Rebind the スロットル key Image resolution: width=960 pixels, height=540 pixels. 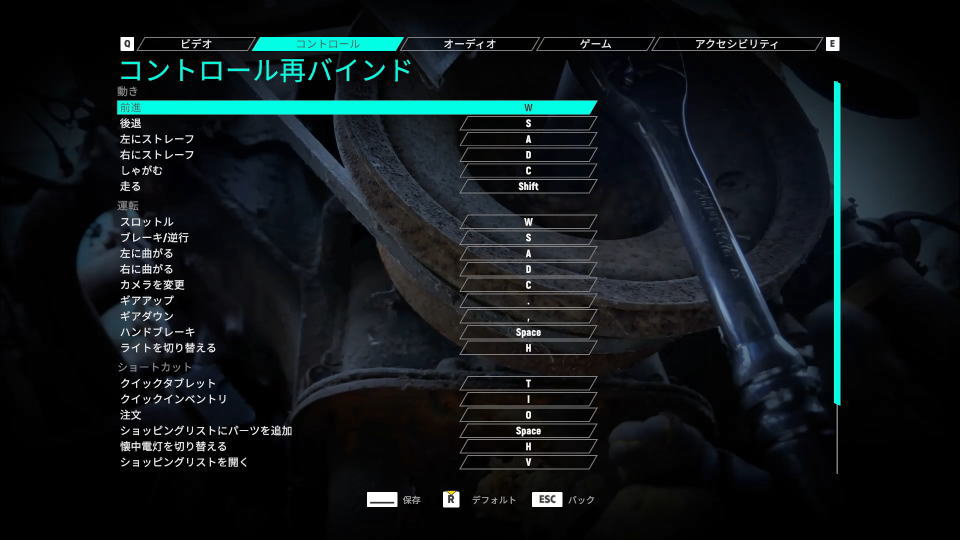coord(528,222)
